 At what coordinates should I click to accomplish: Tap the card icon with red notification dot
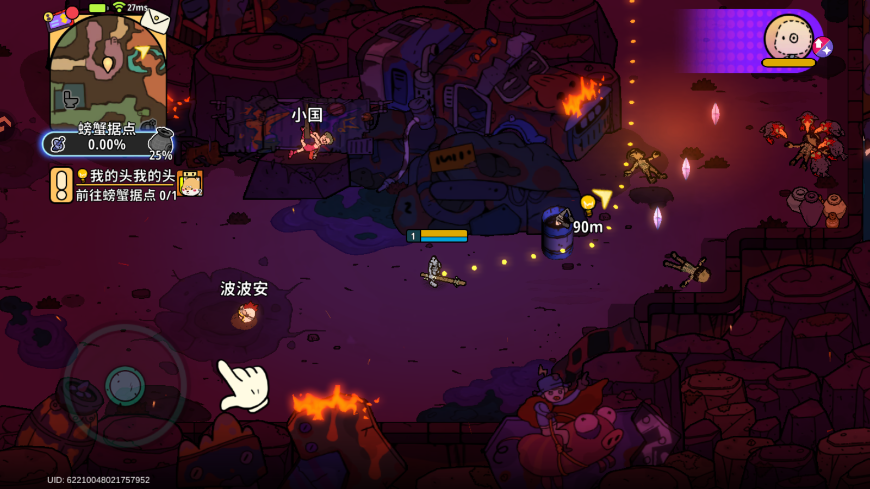pos(58,17)
